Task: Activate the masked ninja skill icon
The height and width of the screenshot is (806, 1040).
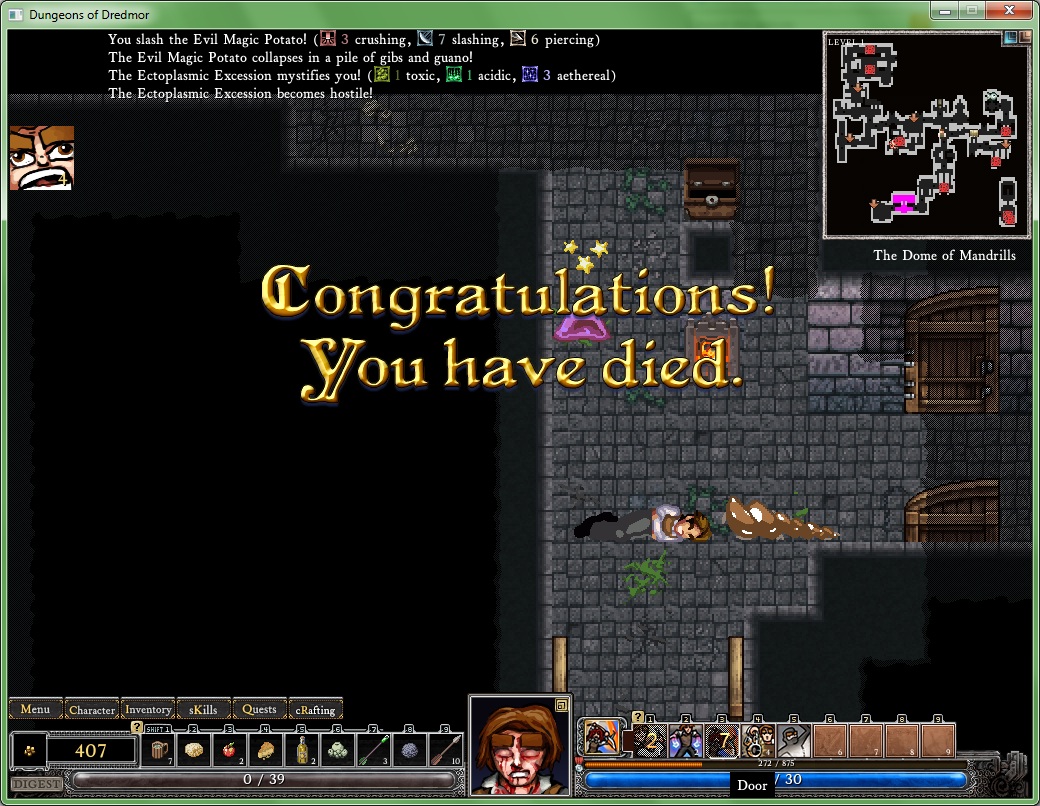Action: pyautogui.click(x=792, y=741)
